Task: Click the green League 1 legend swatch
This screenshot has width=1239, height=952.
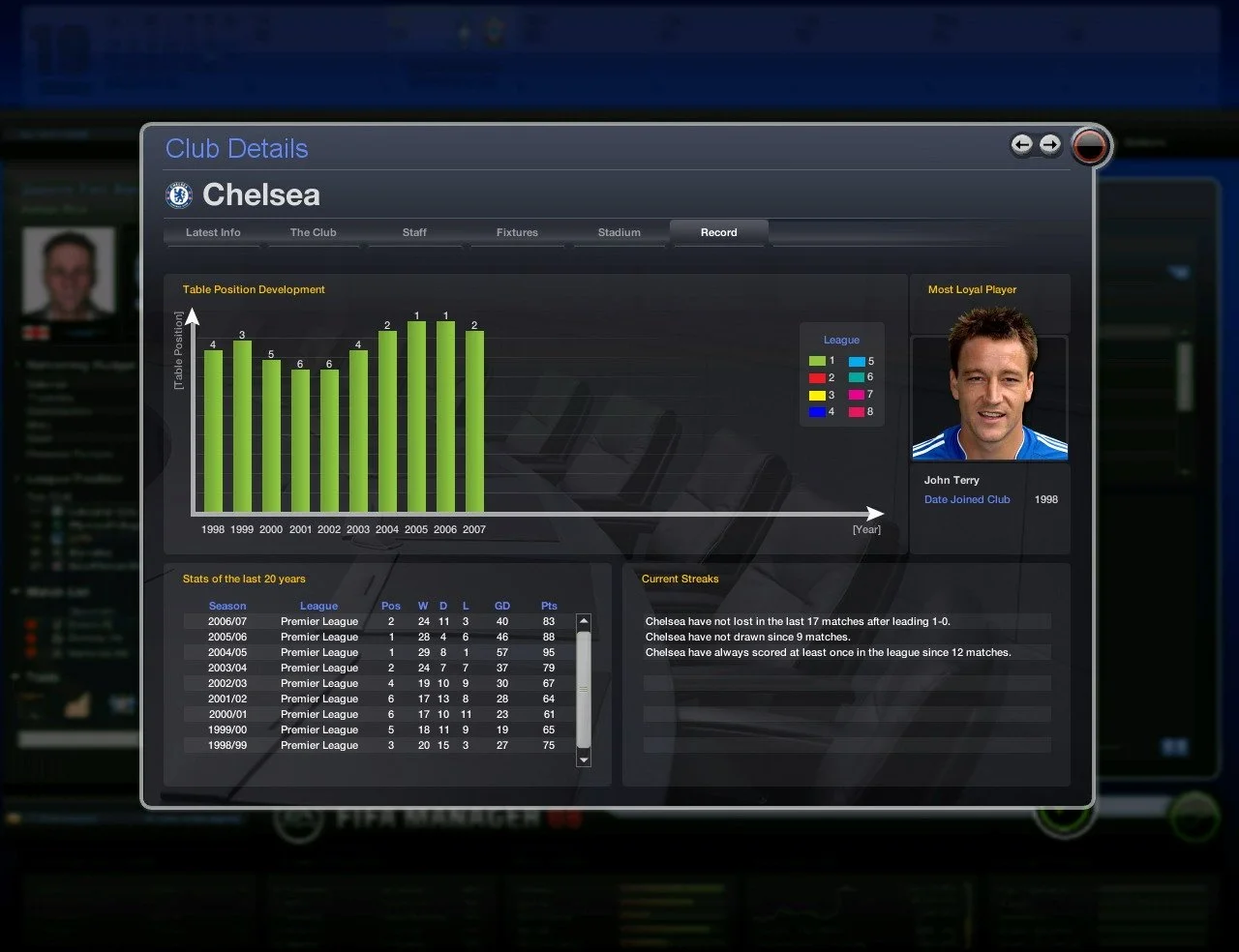Action: pyautogui.click(x=818, y=360)
